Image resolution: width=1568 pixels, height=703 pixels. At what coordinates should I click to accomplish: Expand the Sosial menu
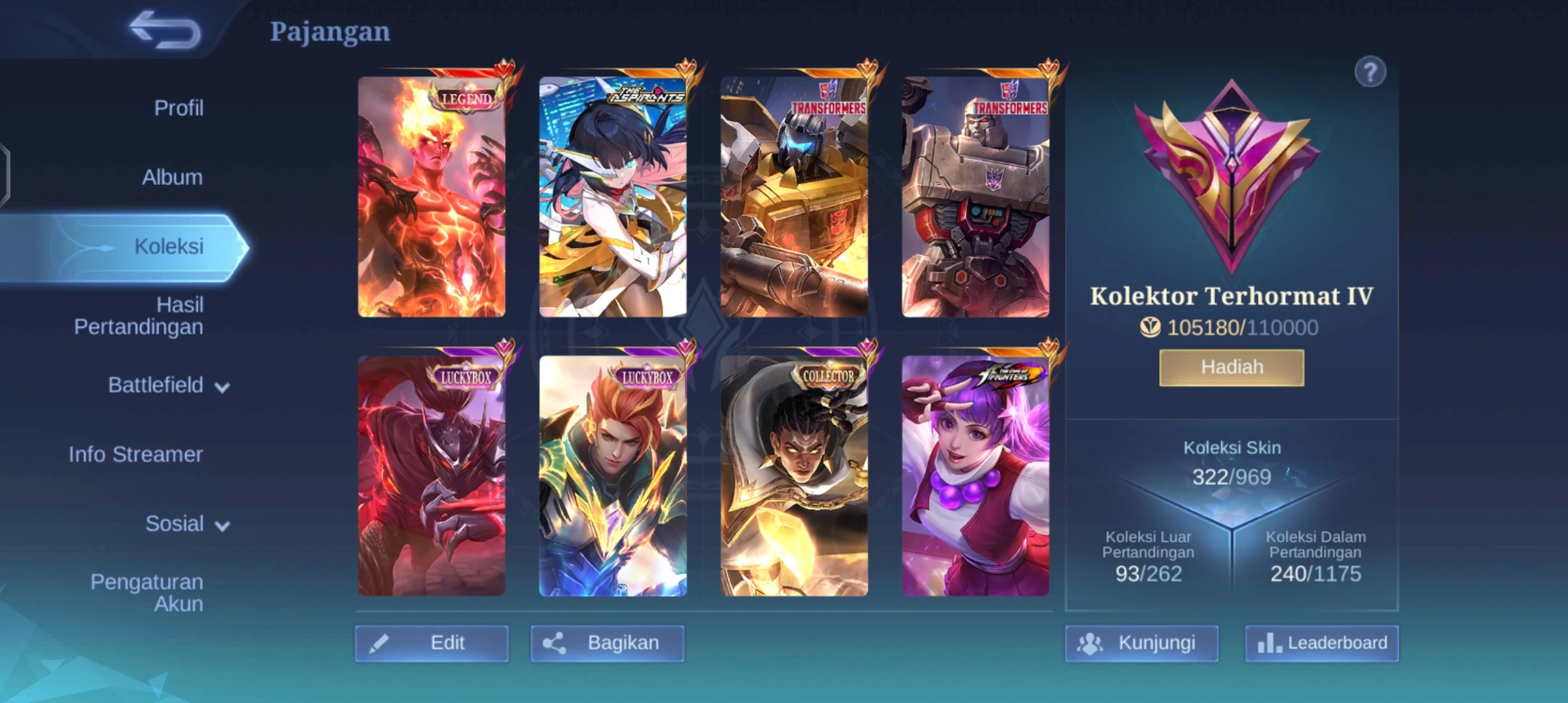pyautogui.click(x=187, y=524)
